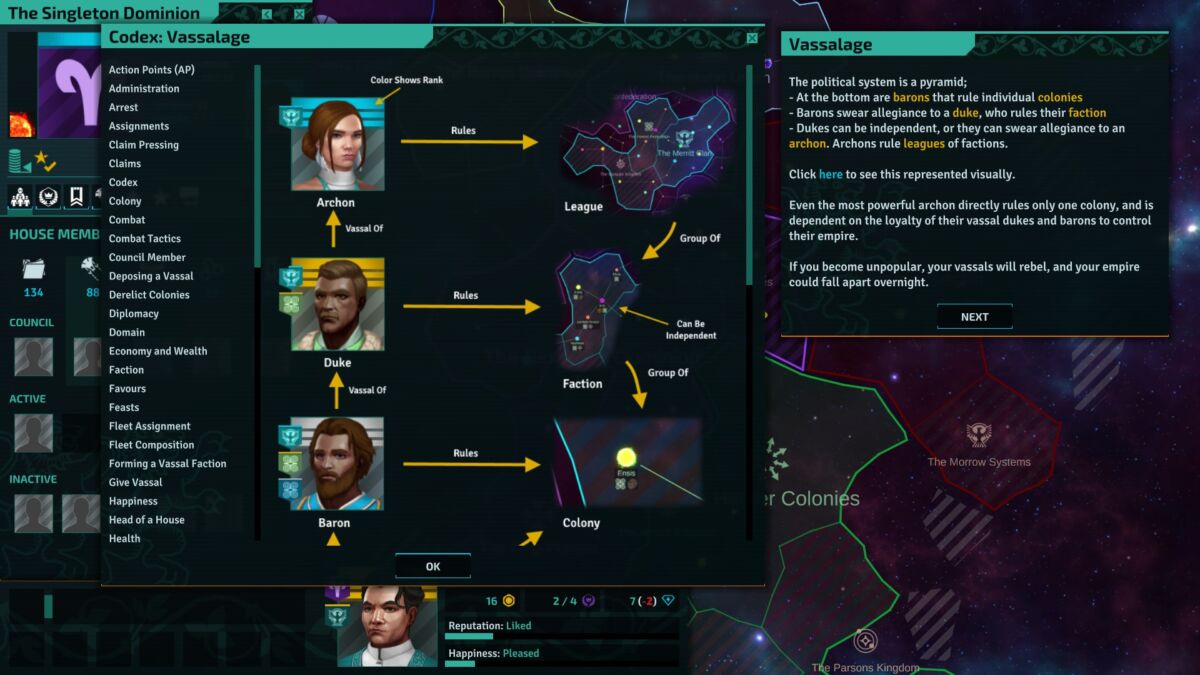Screen dimensions: 1200x675
Task: View the Derelict Colonies entry
Action: click(x=149, y=295)
